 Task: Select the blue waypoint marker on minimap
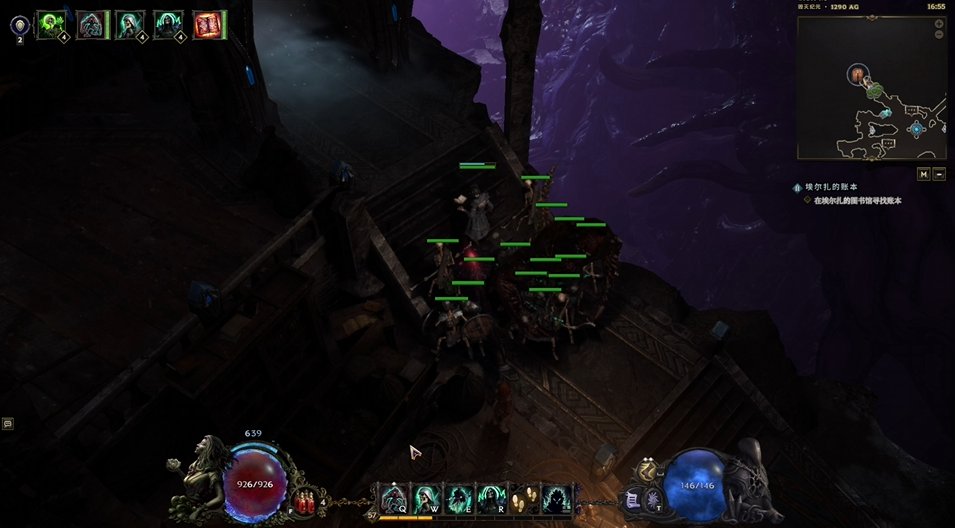pyautogui.click(x=915, y=129)
